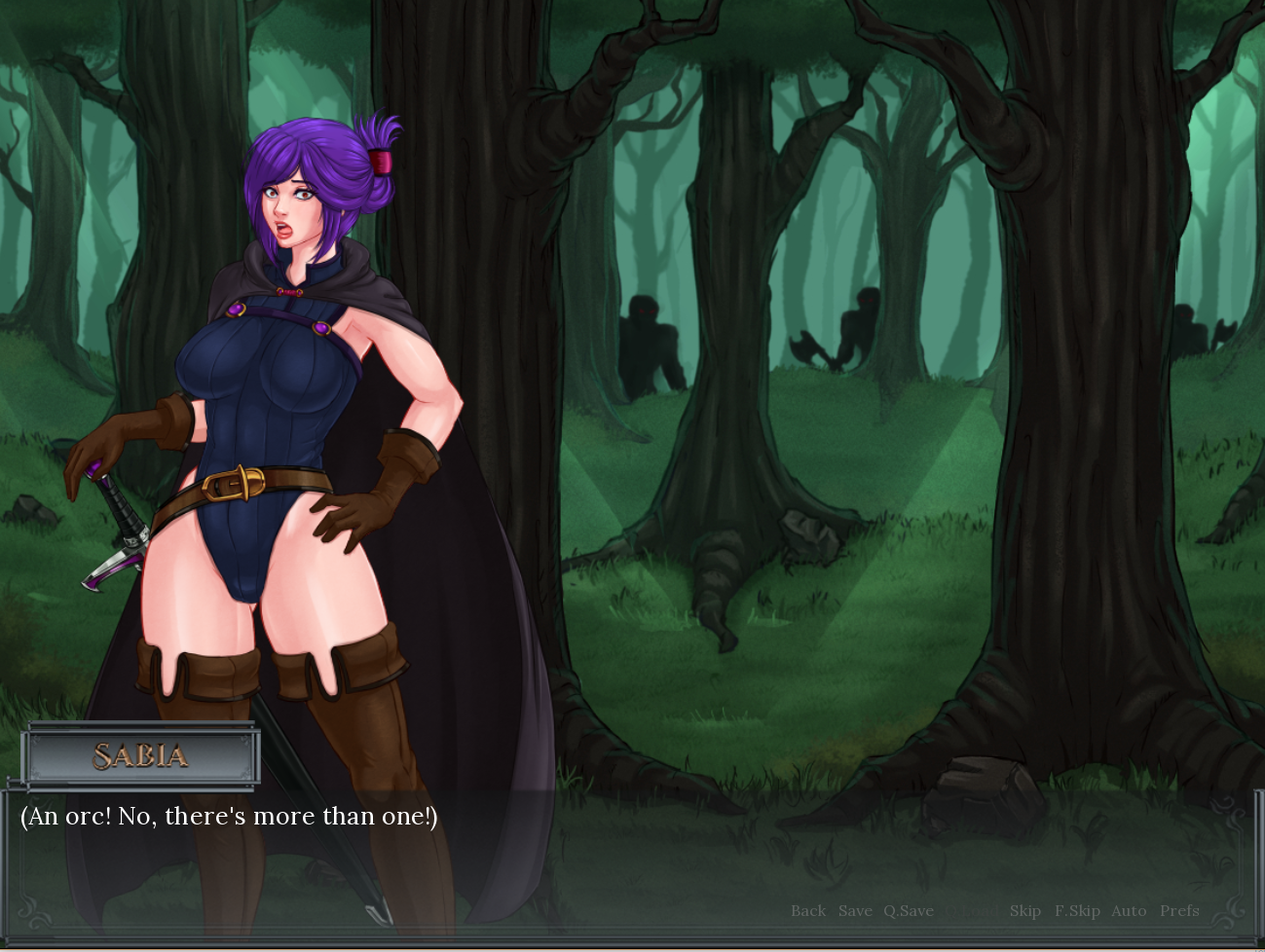Go back with the Back button
1265x952 pixels.
807,911
